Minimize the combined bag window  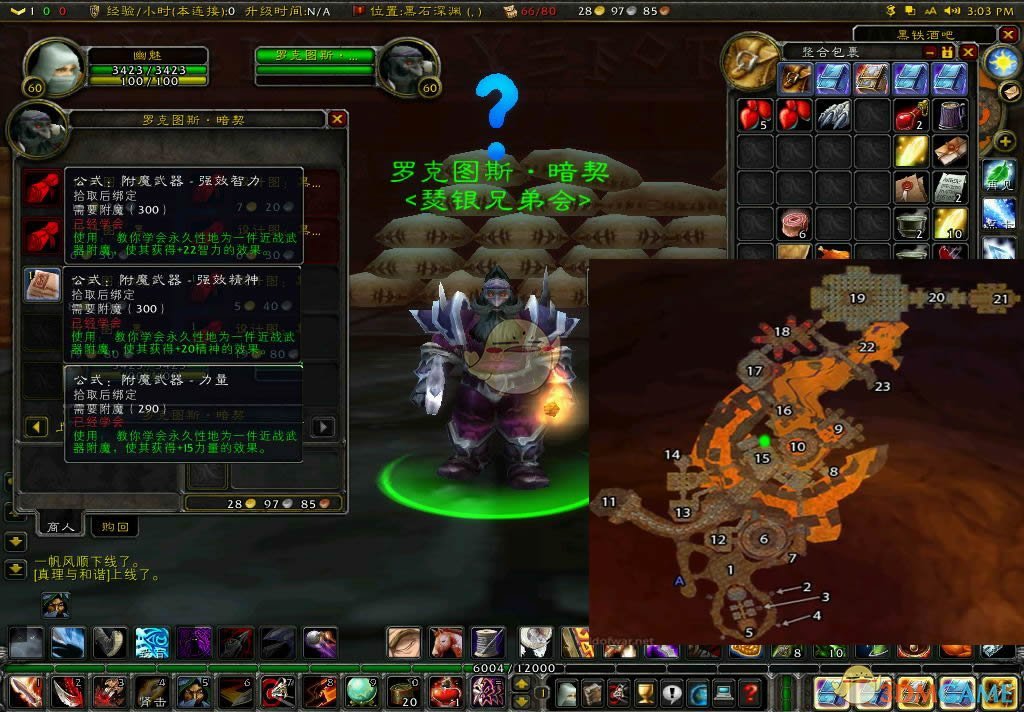pyautogui.click(x=930, y=52)
